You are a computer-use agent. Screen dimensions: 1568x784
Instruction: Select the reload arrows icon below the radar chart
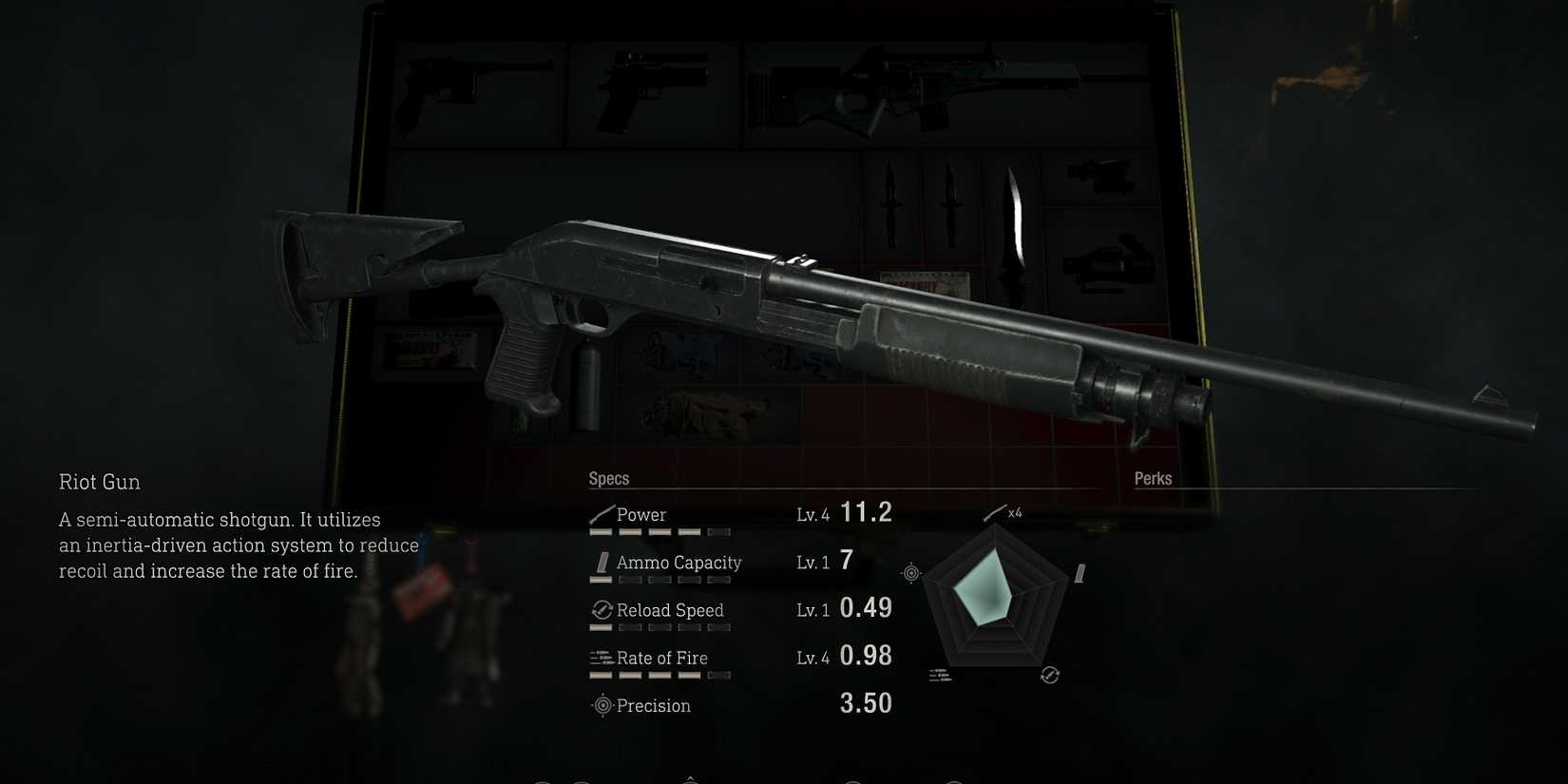tap(1050, 676)
